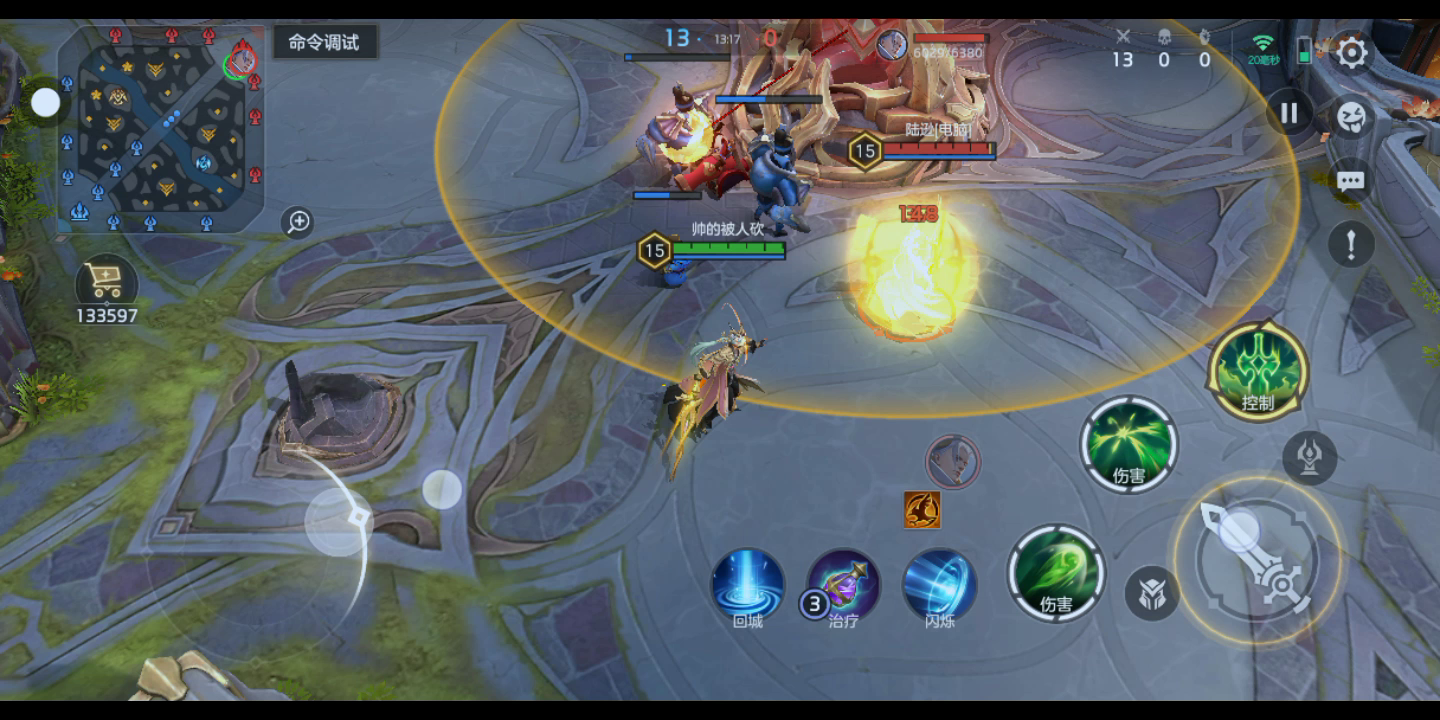Target the enemy hero portrait
This screenshot has height=720, width=1440.
(x=953, y=461)
